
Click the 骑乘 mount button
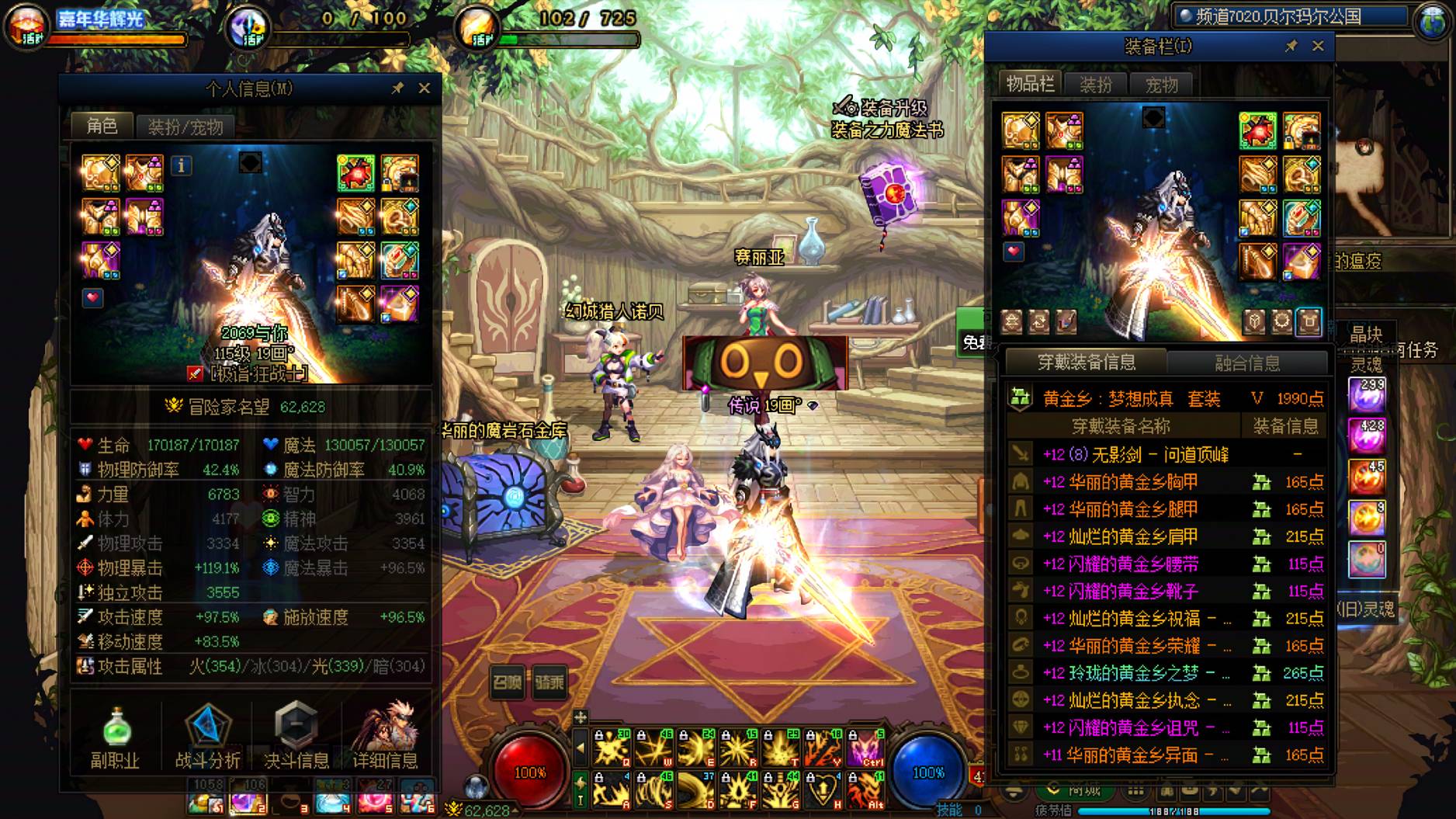[549, 682]
